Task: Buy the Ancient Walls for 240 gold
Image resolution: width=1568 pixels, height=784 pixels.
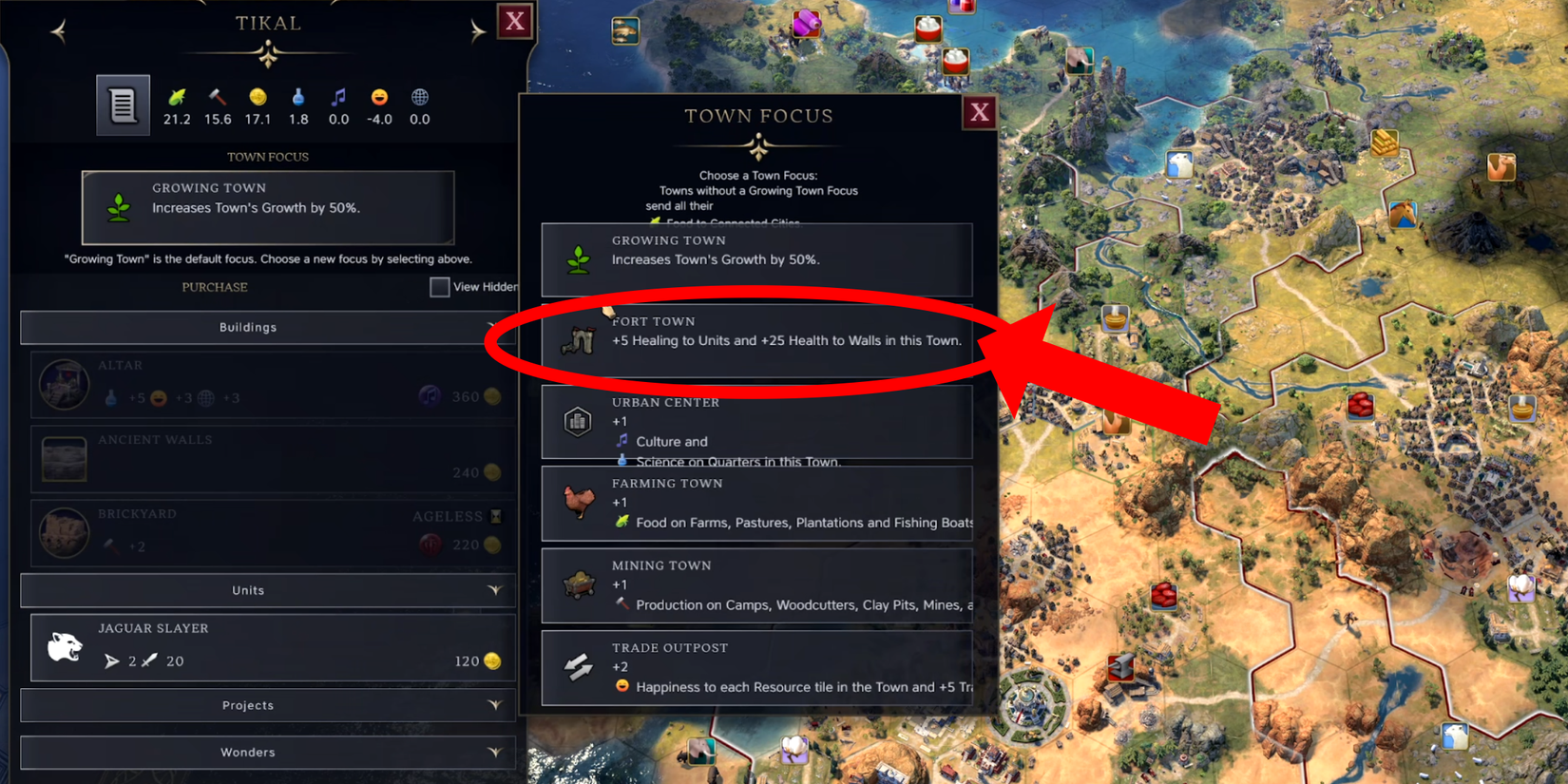Action: tap(269, 459)
